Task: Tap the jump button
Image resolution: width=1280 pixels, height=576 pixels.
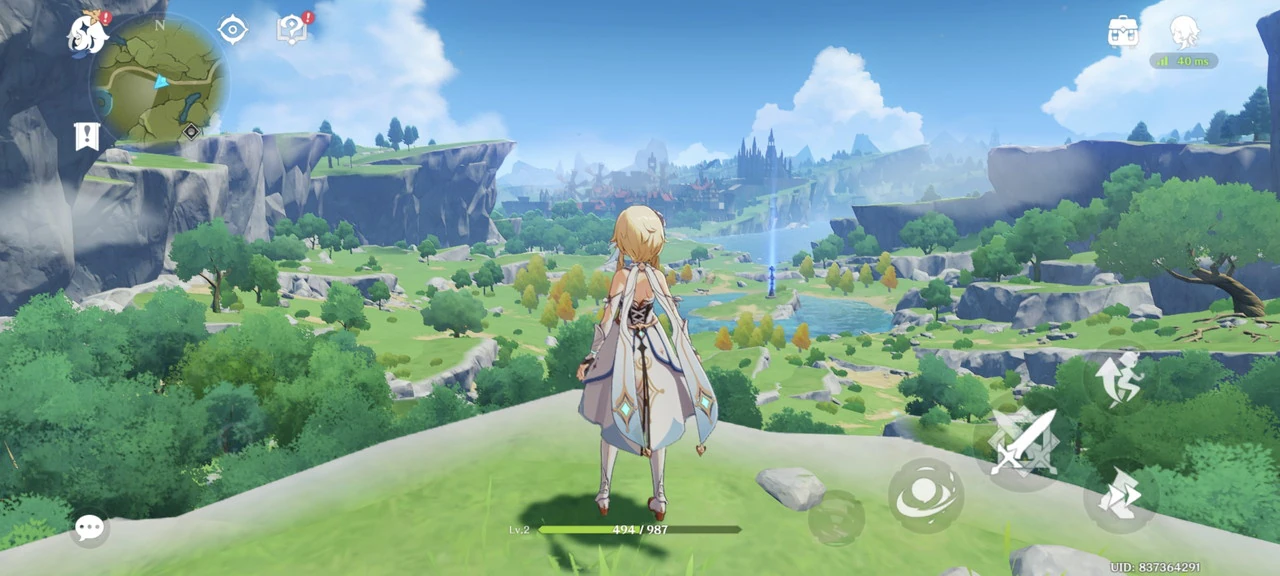Action: 1120,376
